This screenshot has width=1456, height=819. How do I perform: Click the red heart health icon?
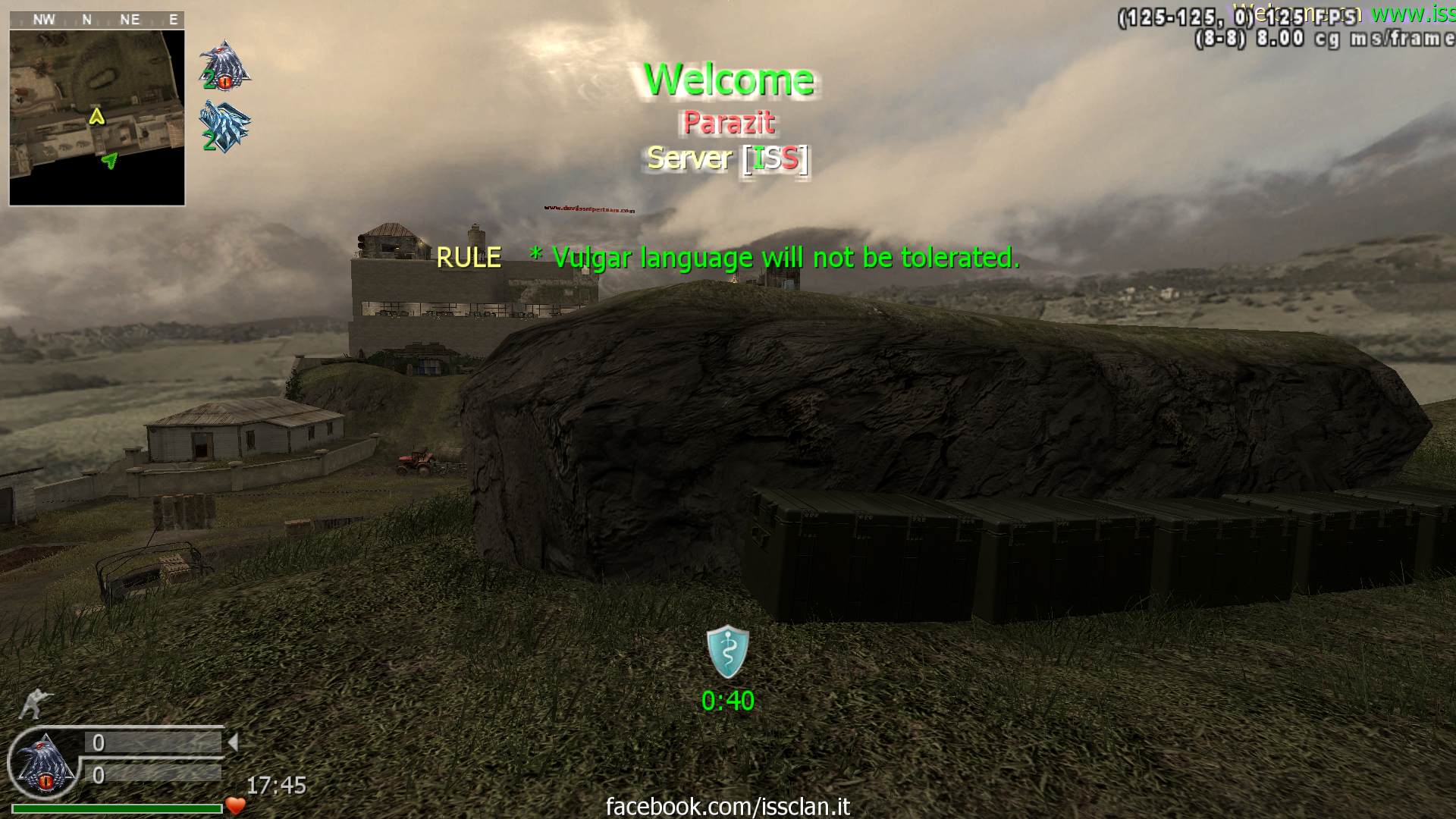[236, 806]
